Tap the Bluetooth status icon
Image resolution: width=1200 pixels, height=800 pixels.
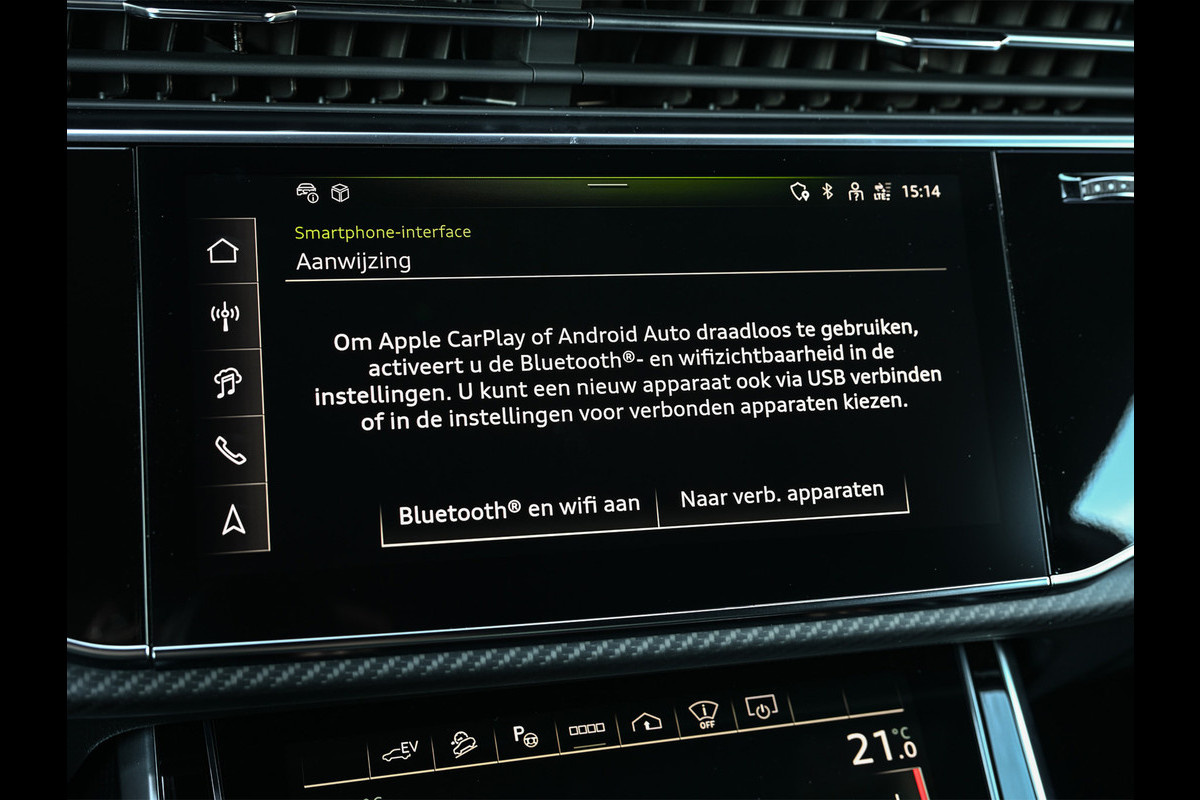(827, 191)
